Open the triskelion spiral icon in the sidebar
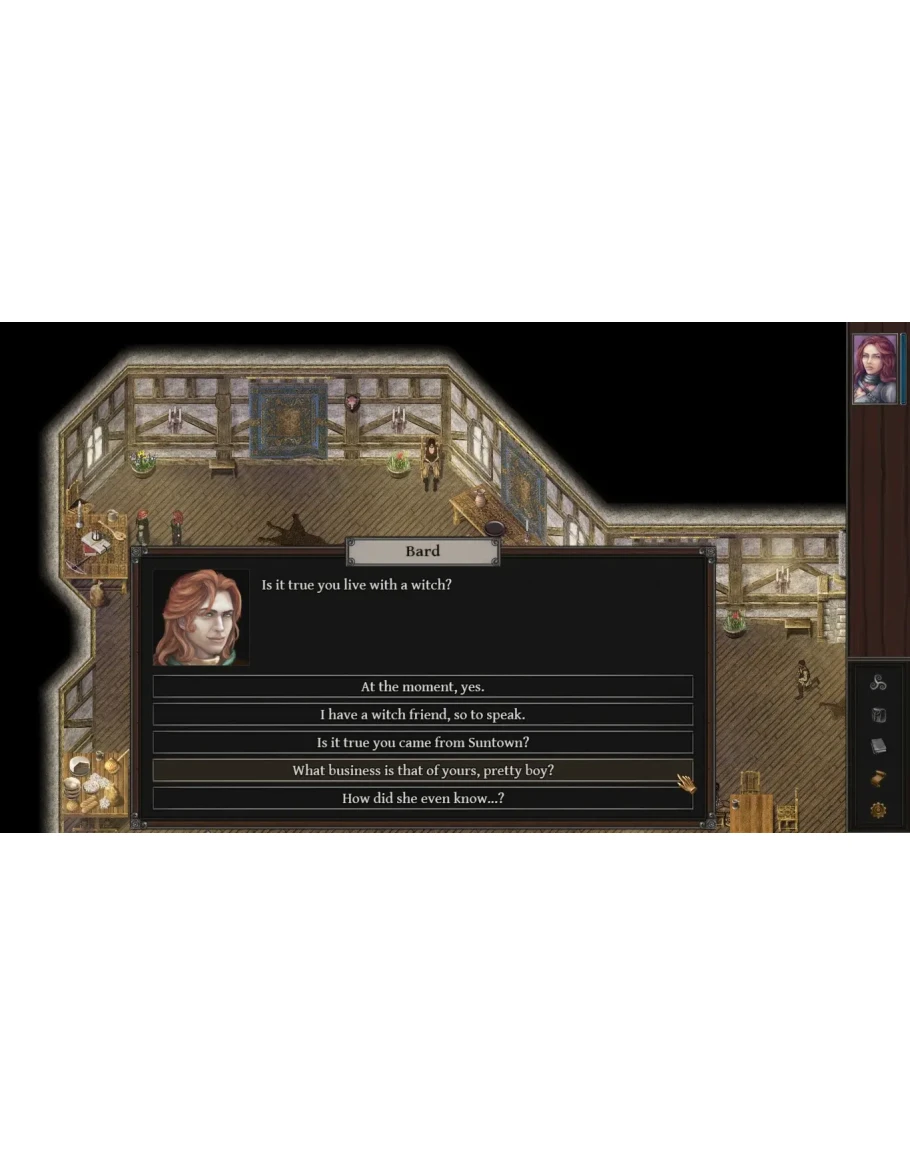 coord(878,683)
